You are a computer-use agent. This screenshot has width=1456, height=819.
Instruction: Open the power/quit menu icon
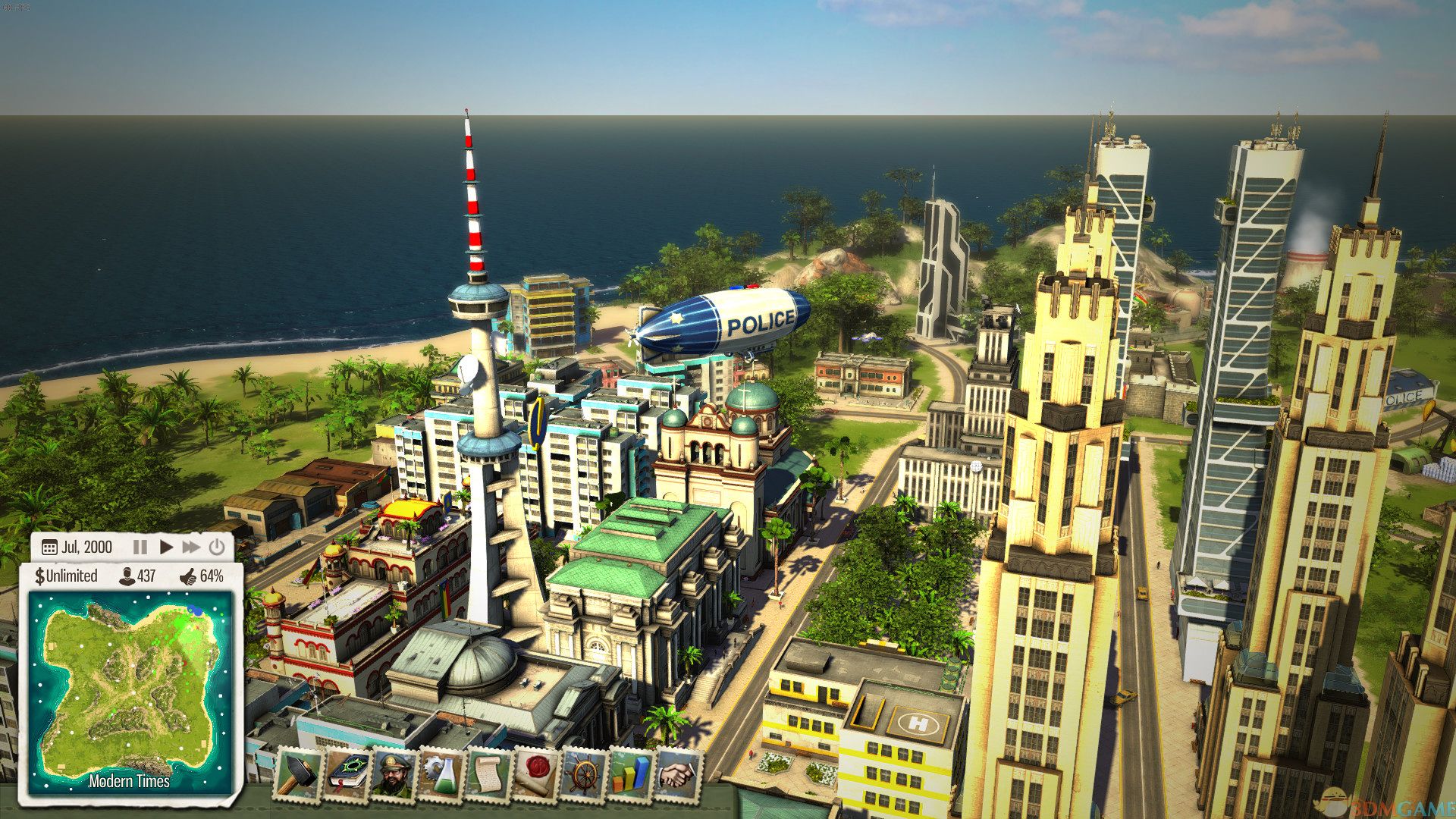pyautogui.click(x=217, y=547)
